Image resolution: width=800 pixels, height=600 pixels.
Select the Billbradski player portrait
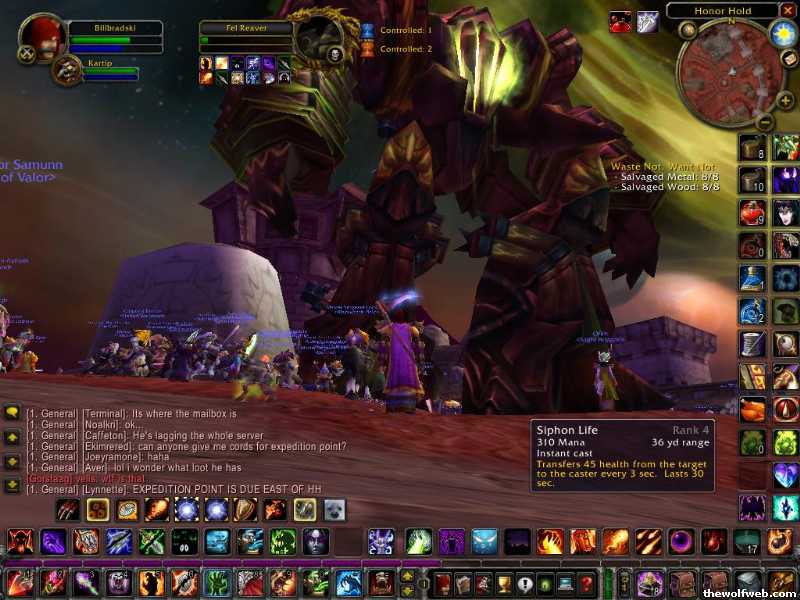[42, 39]
